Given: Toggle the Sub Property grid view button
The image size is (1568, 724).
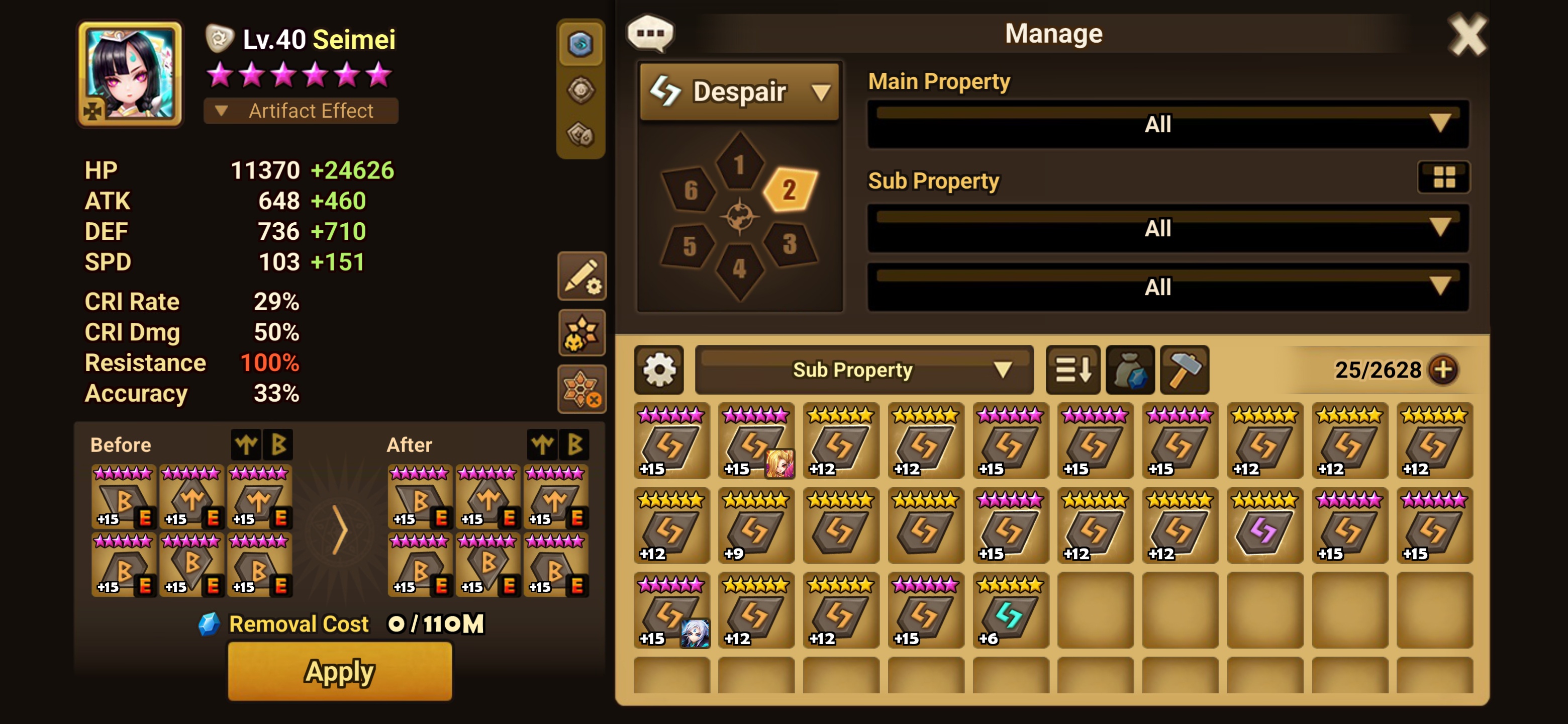Looking at the screenshot, I should tap(1443, 177).
